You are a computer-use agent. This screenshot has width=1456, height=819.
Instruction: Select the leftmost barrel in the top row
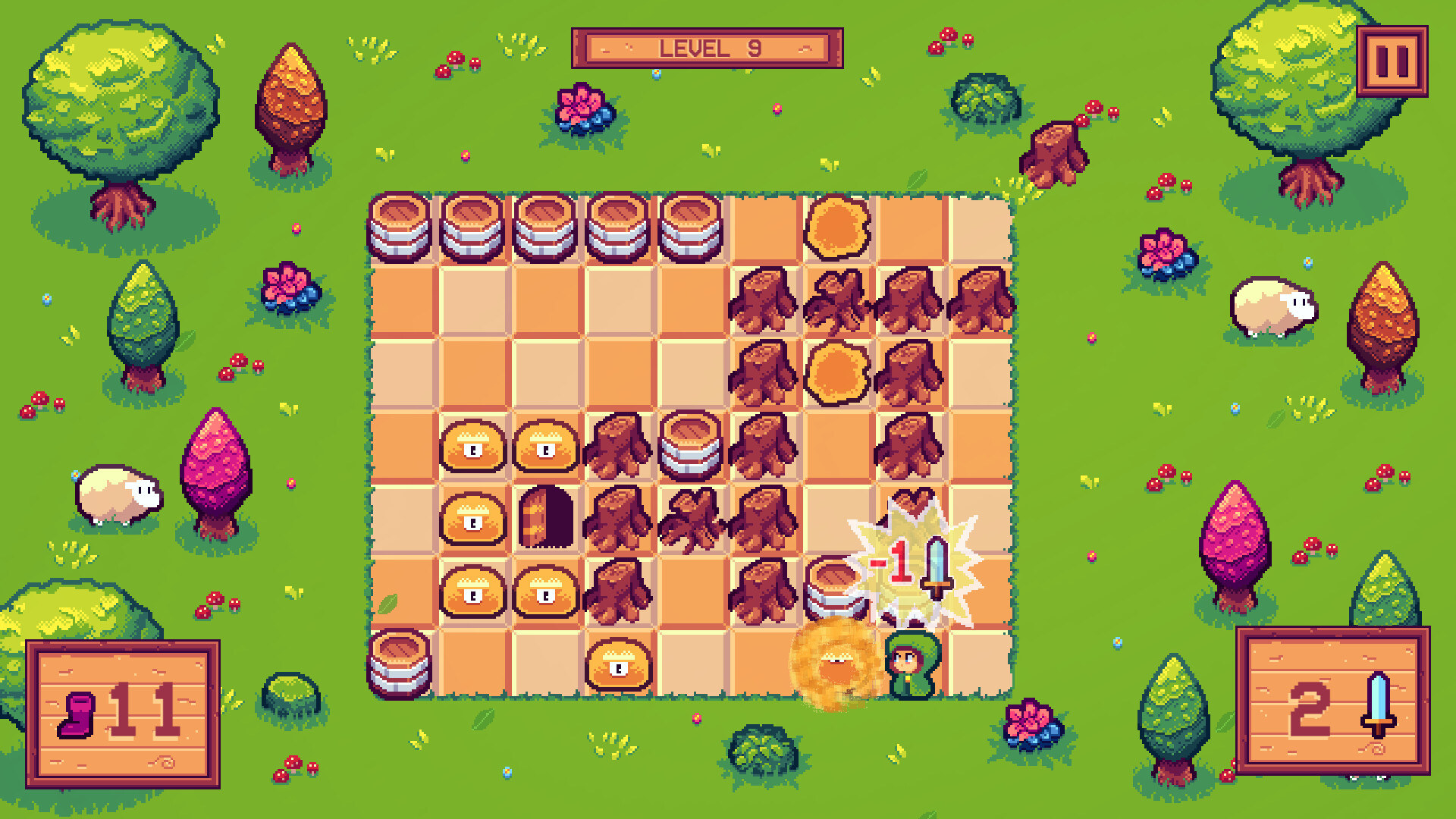[400, 225]
